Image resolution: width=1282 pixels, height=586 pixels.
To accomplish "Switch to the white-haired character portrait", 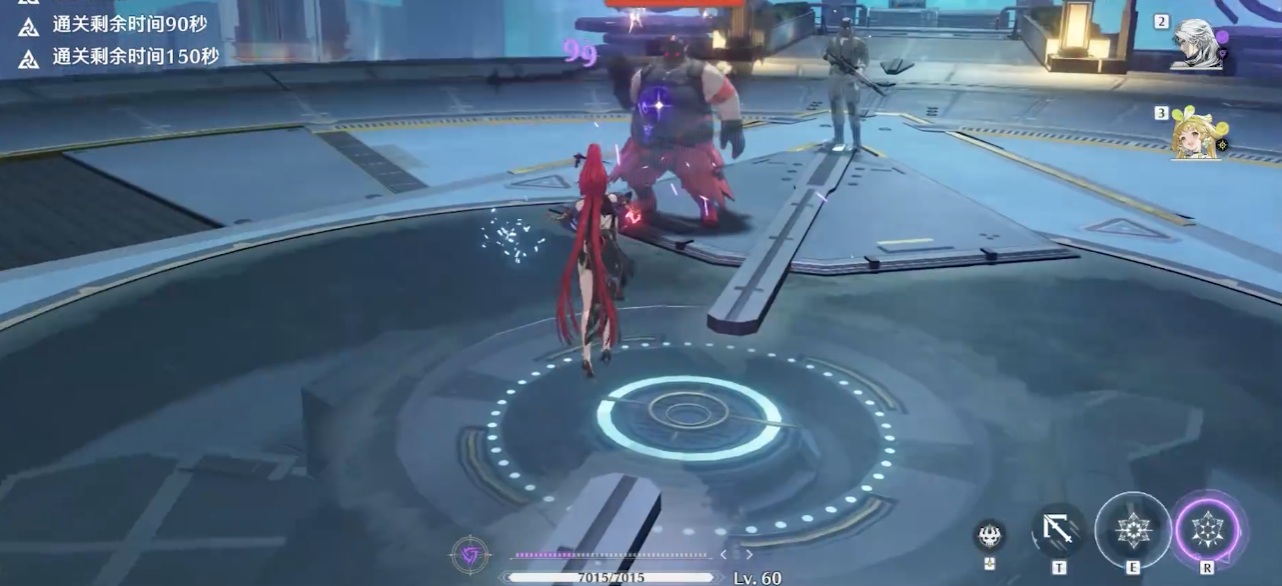I will (x=1199, y=45).
